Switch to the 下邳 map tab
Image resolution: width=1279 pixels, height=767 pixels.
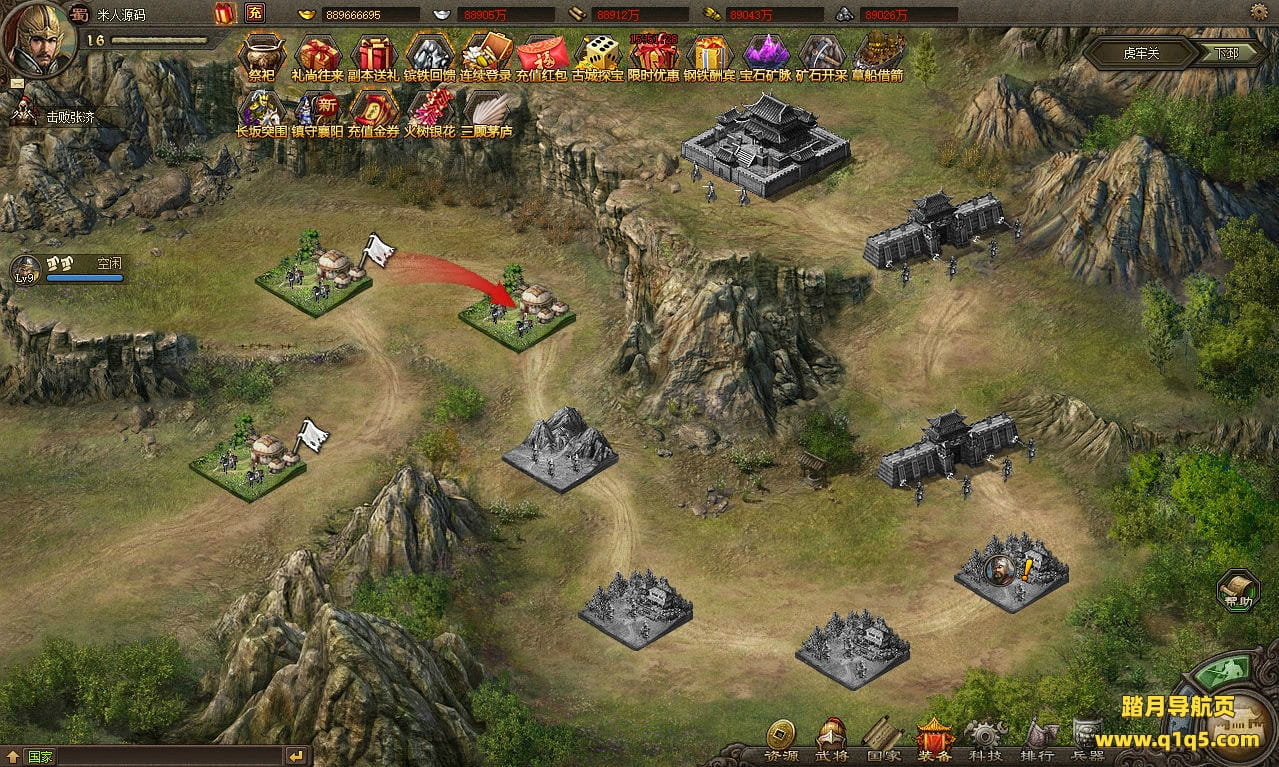point(1226,53)
